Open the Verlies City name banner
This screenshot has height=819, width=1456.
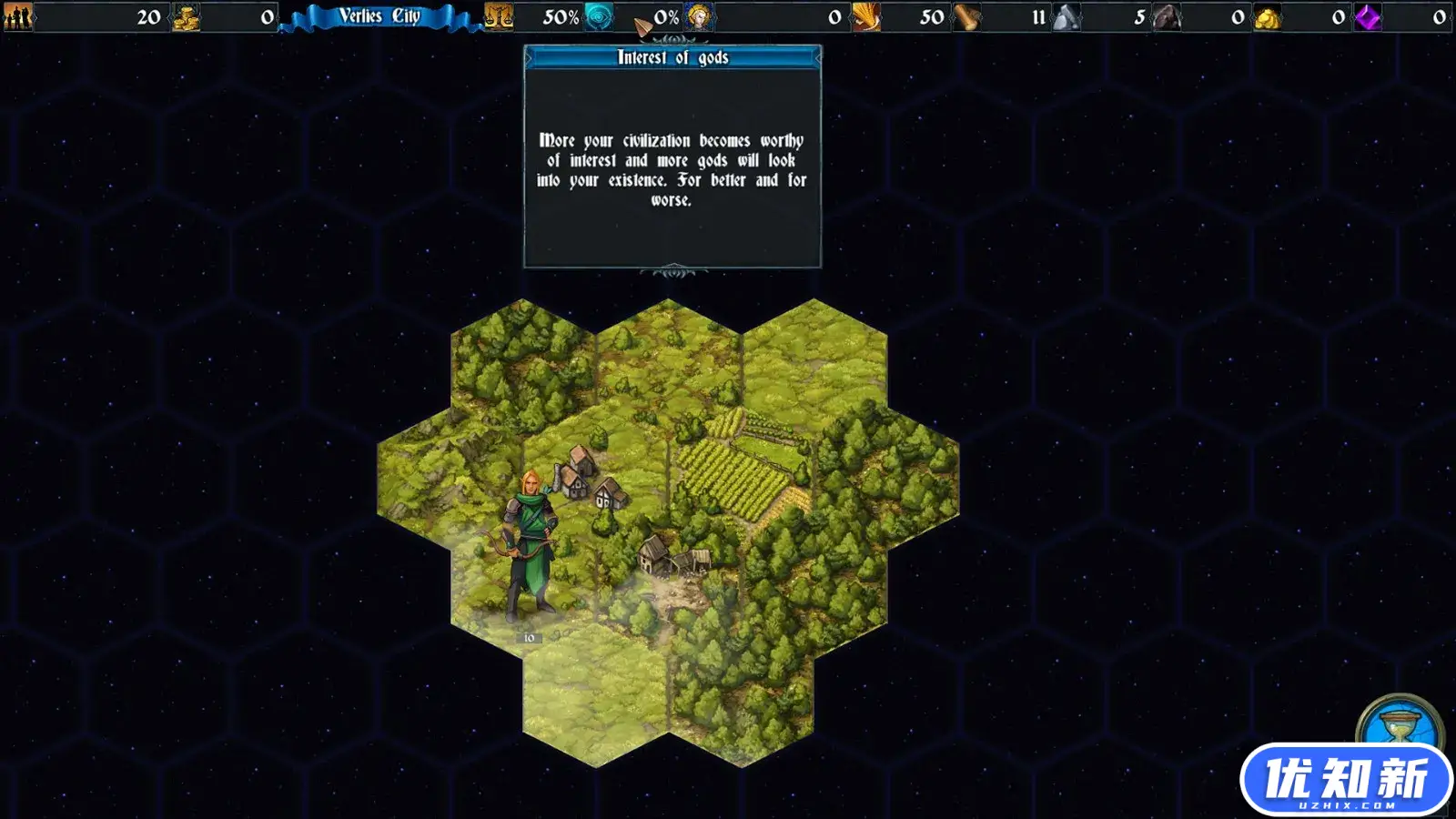coord(379,16)
